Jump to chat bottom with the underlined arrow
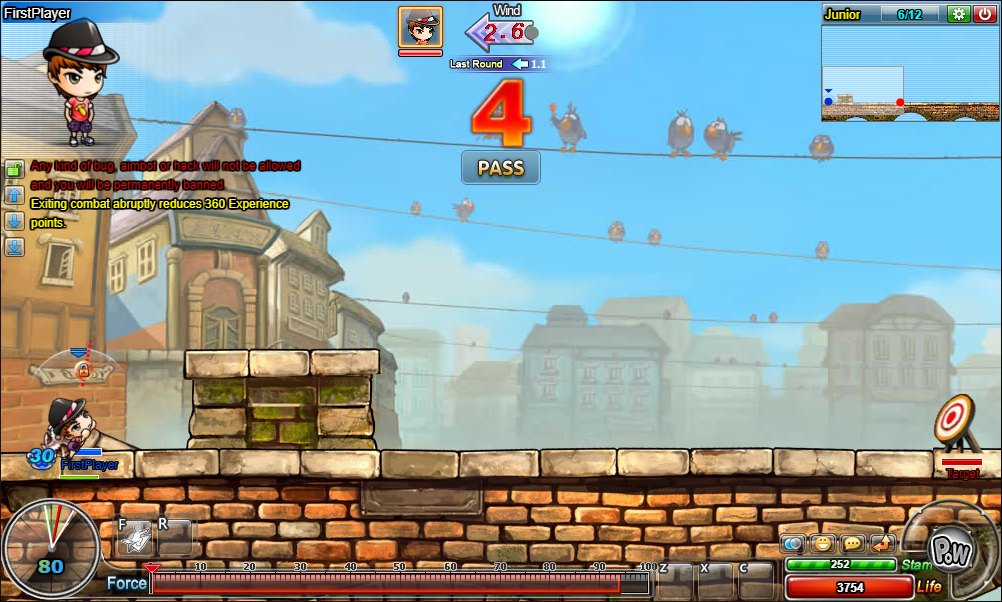This screenshot has width=1002, height=602. 15,247
